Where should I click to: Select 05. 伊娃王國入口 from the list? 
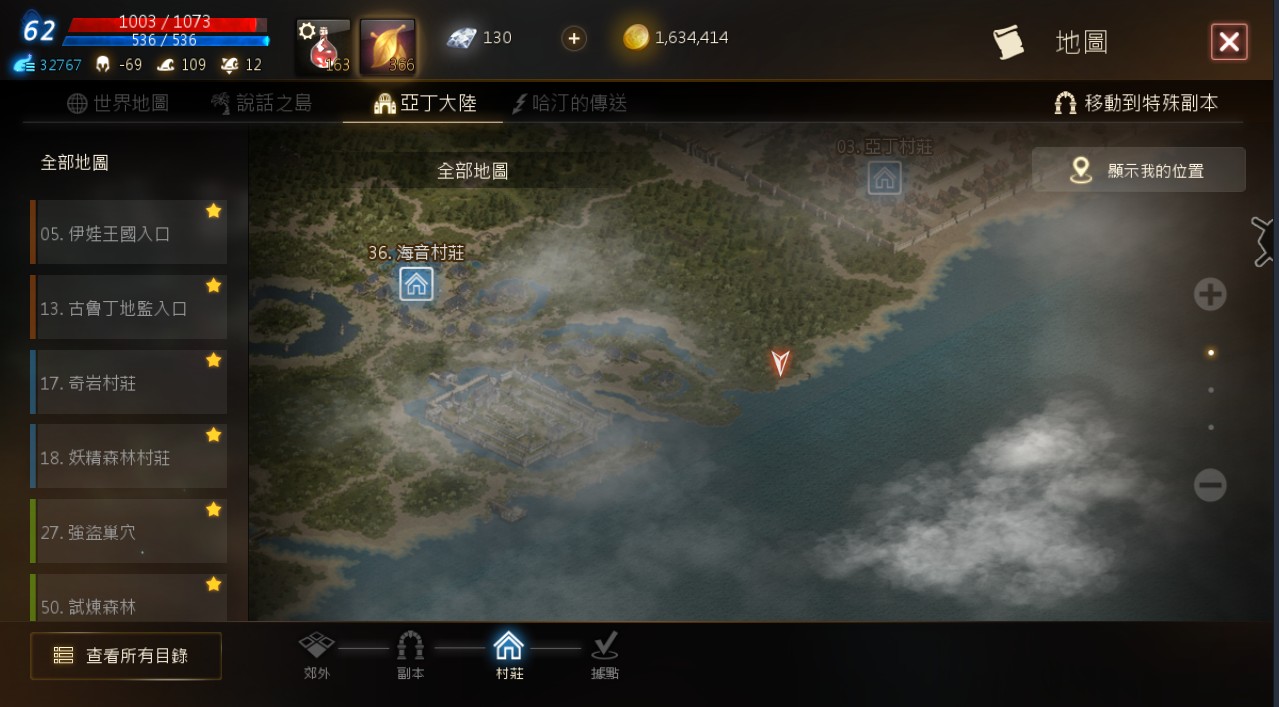[x=128, y=233]
